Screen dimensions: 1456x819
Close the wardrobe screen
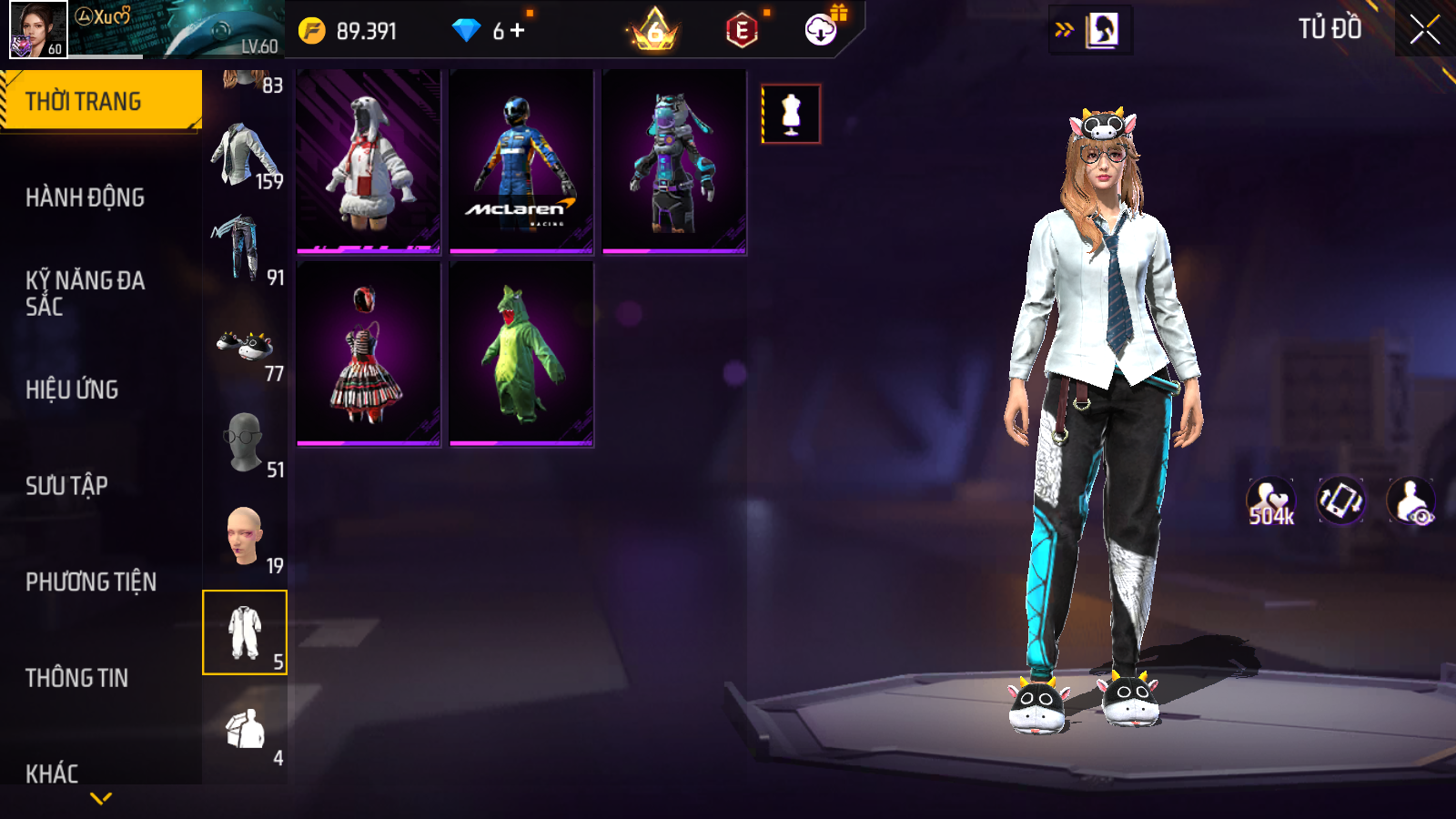(x=1424, y=29)
